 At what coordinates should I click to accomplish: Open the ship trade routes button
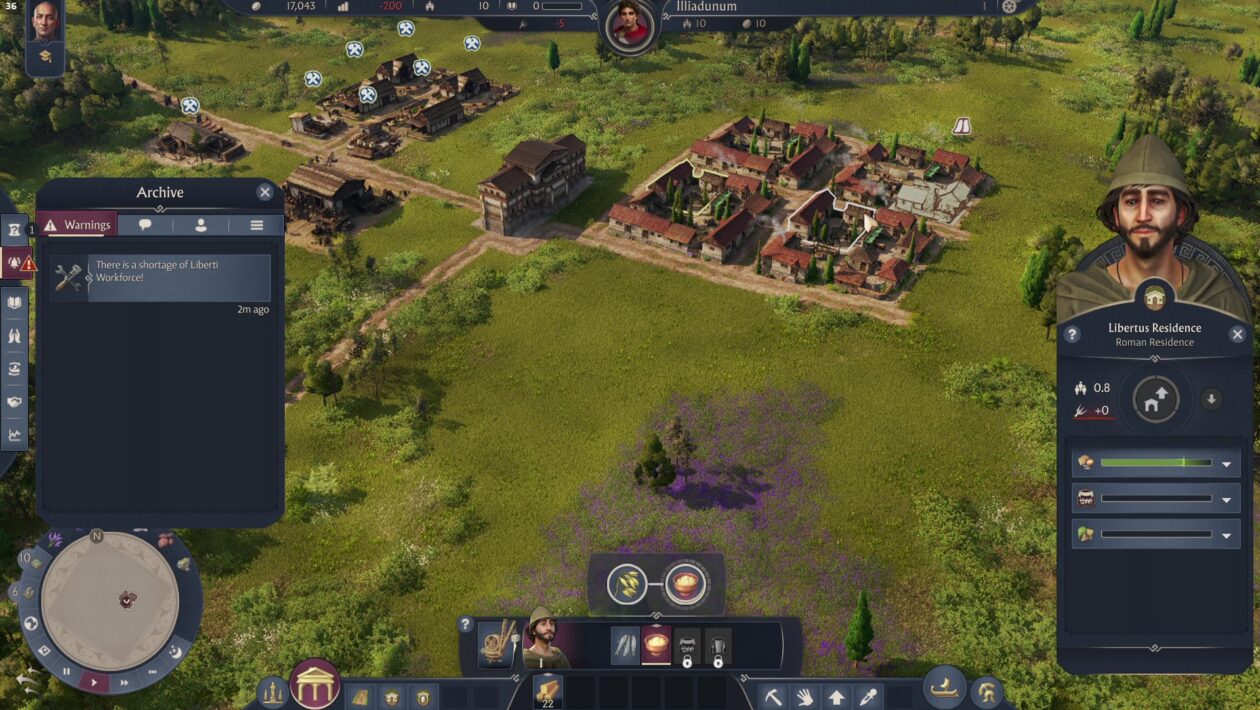point(943,688)
